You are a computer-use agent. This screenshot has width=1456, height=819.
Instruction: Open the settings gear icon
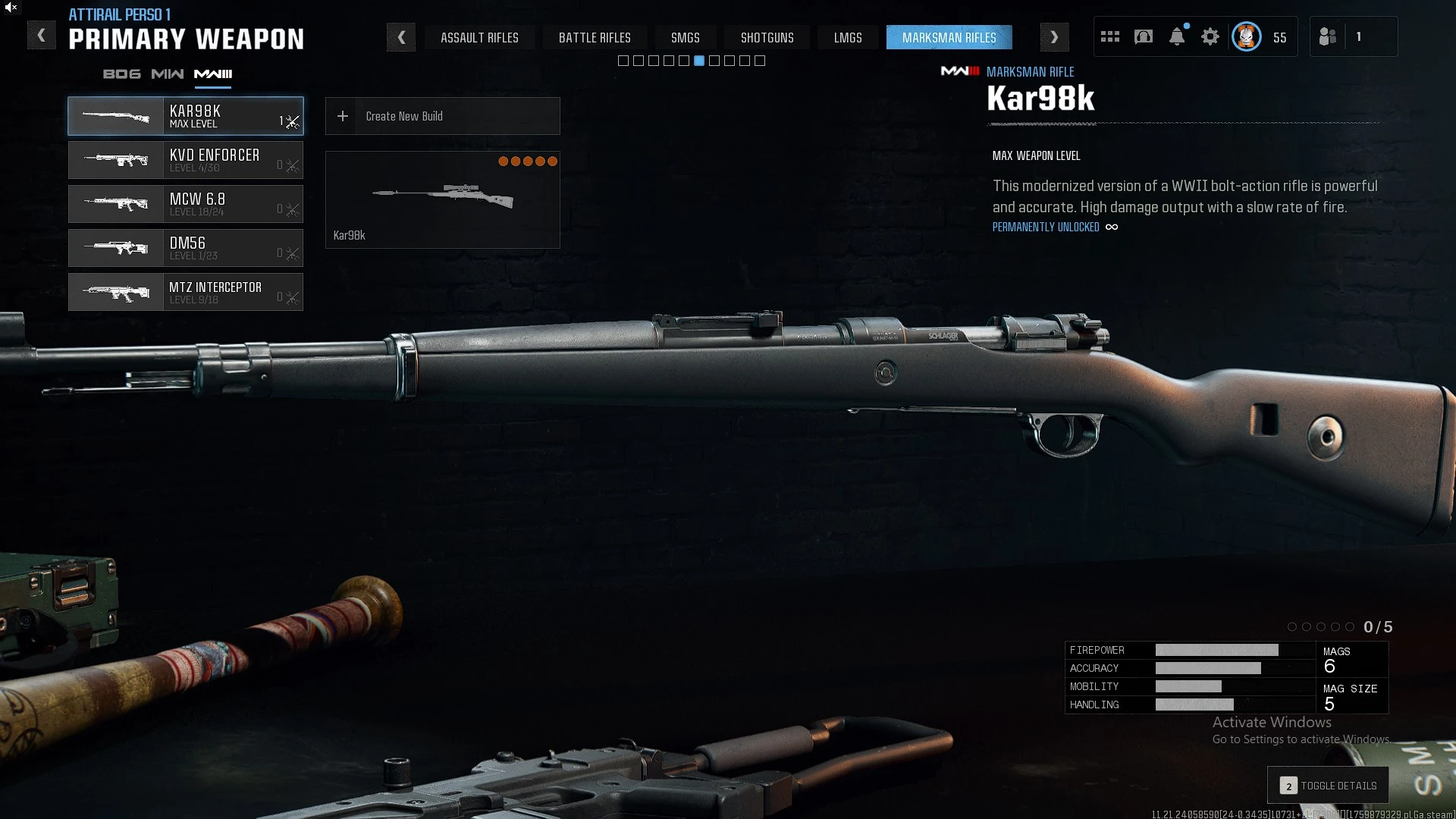point(1210,36)
